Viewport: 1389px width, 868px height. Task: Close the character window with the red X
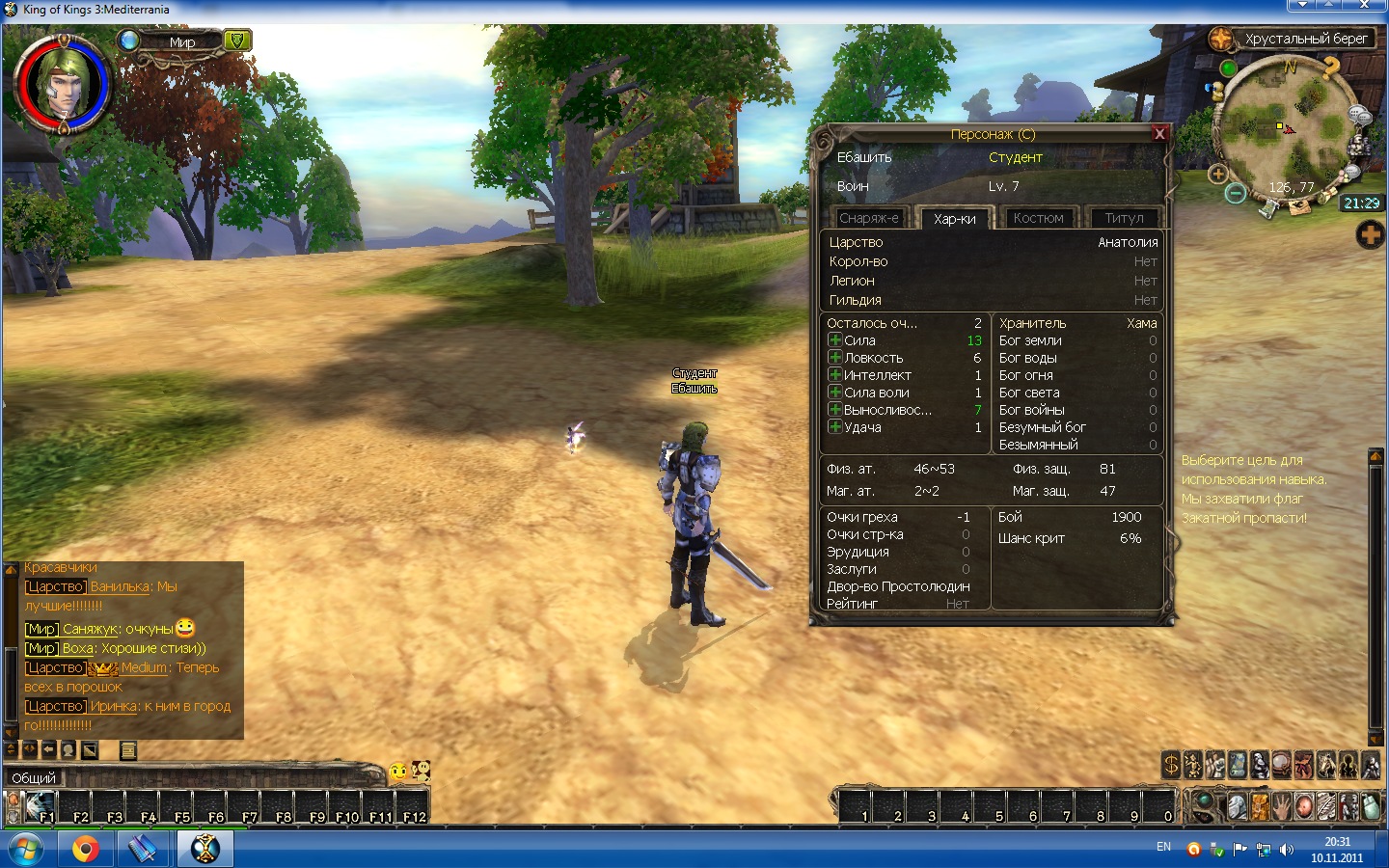(x=1159, y=134)
